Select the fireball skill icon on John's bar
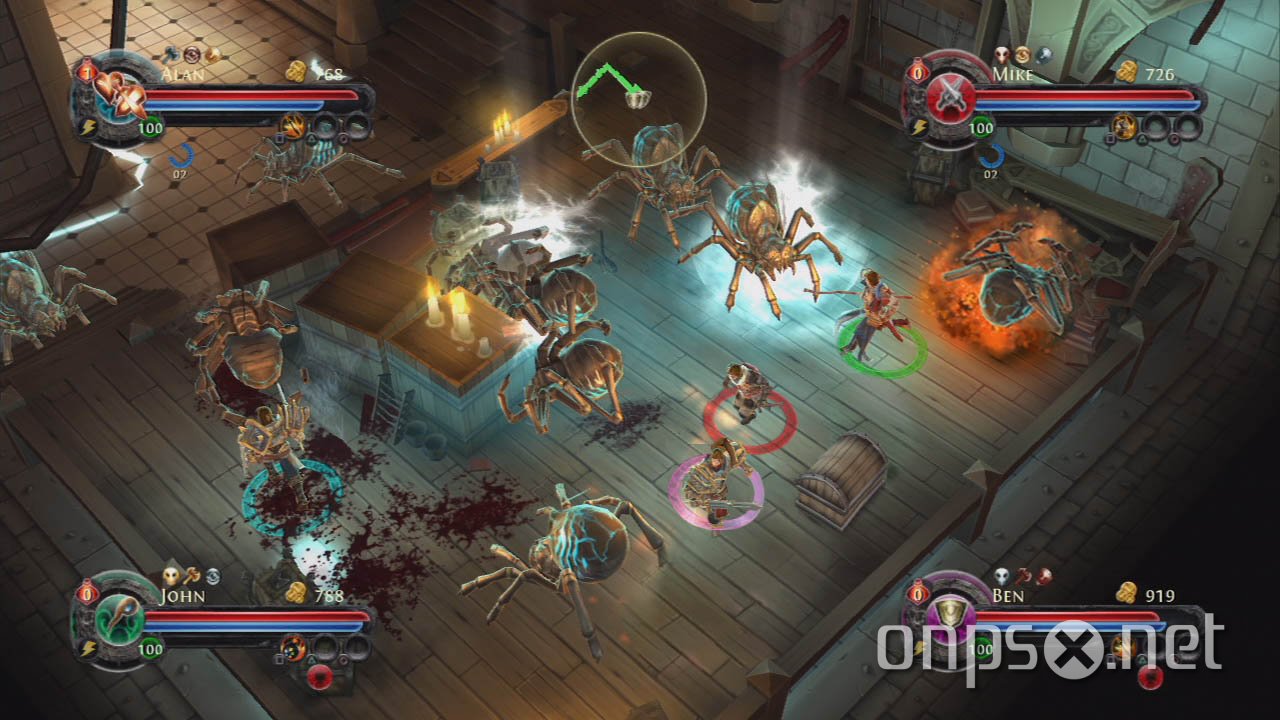1280x720 pixels. (x=293, y=649)
